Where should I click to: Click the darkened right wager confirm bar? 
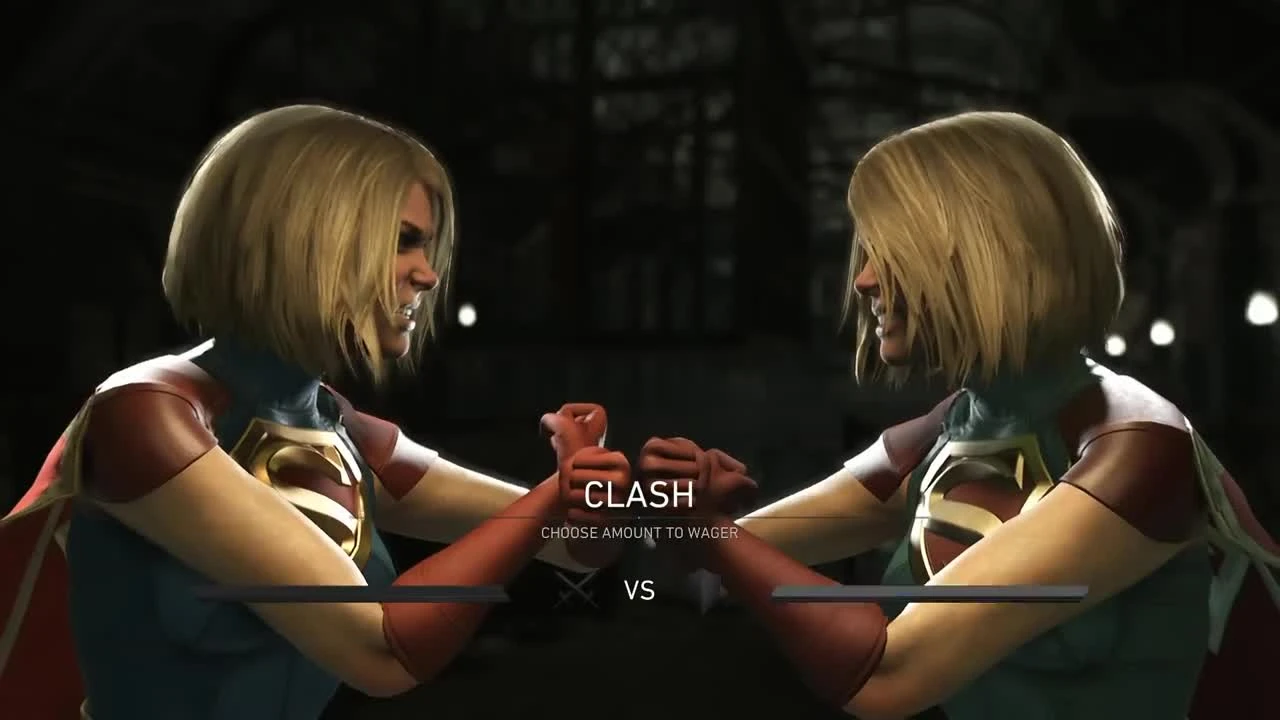(x=930, y=591)
